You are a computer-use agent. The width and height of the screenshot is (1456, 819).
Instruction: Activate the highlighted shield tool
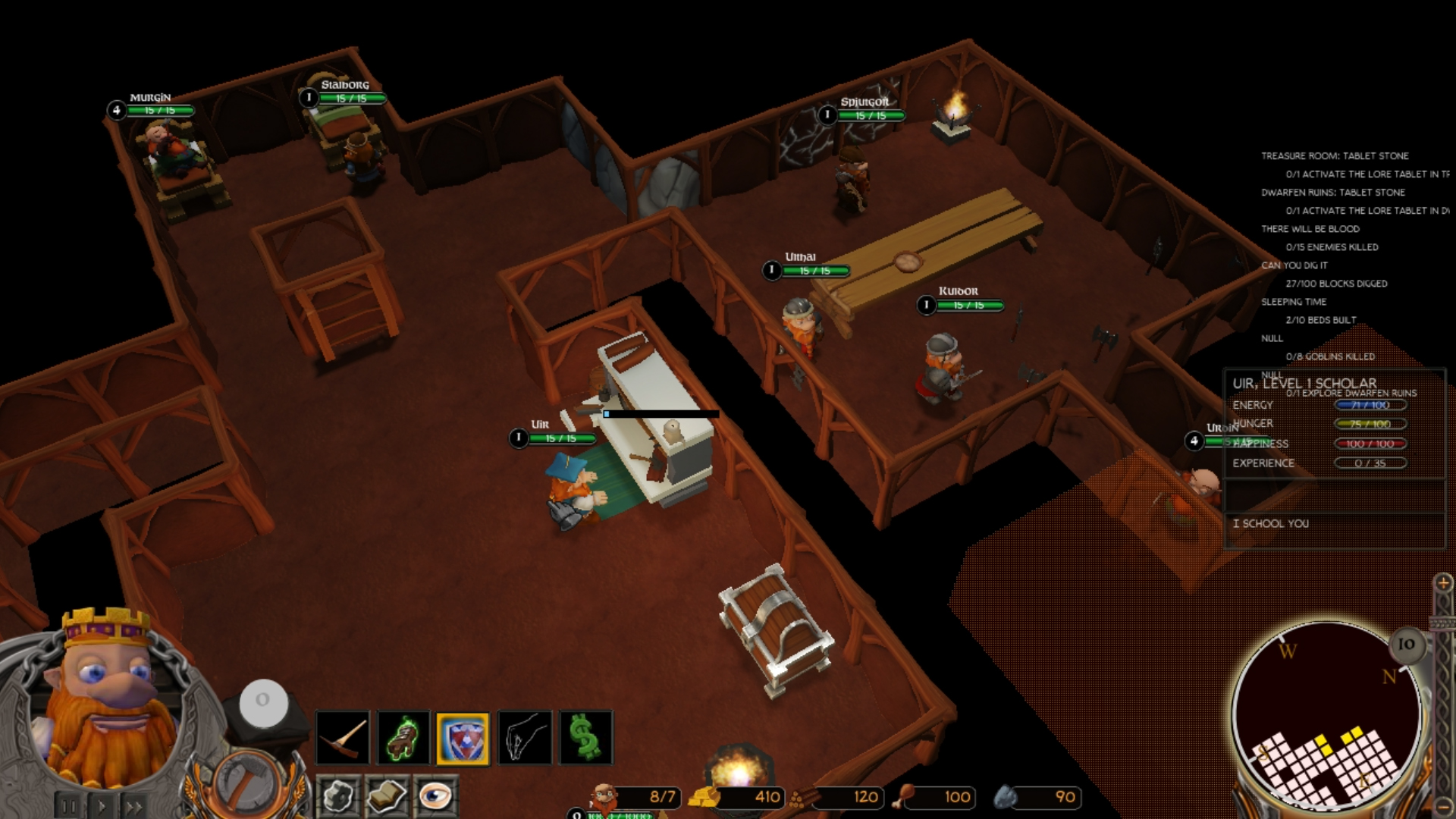click(x=463, y=738)
